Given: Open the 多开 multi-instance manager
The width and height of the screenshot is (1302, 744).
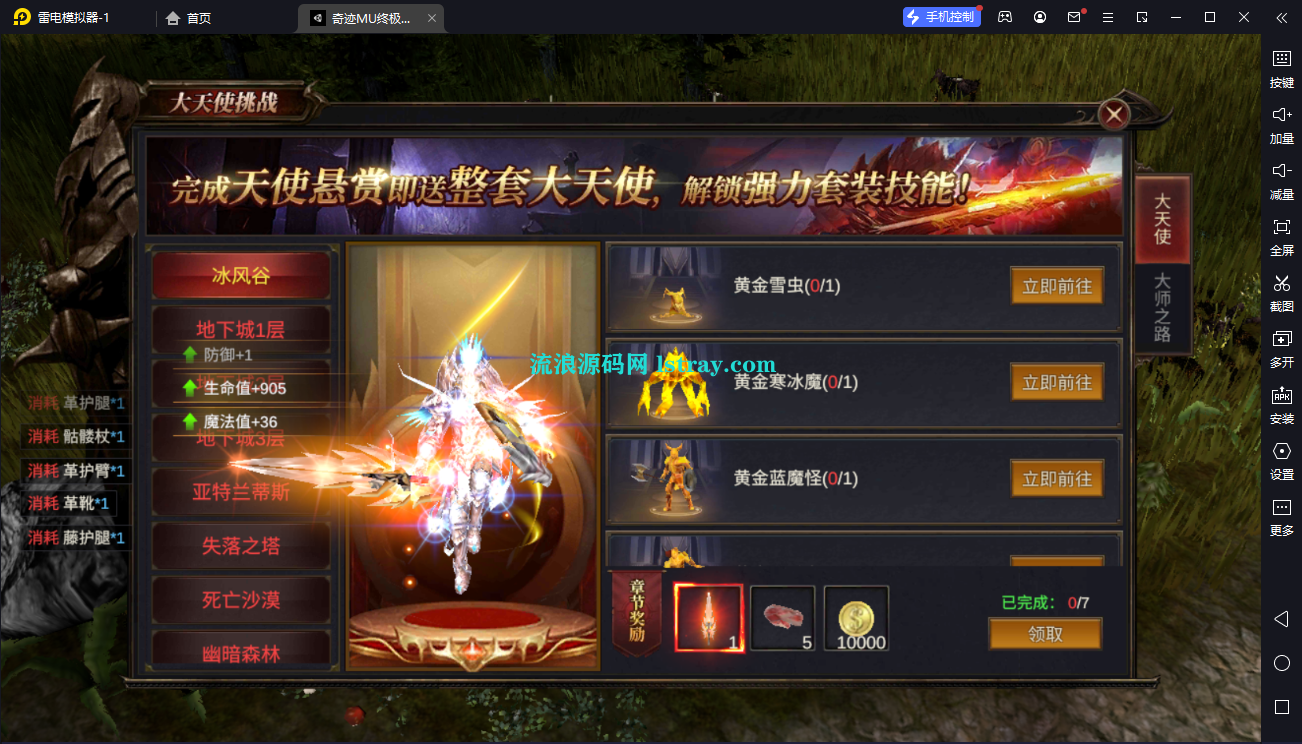Looking at the screenshot, I should coord(1281,348).
